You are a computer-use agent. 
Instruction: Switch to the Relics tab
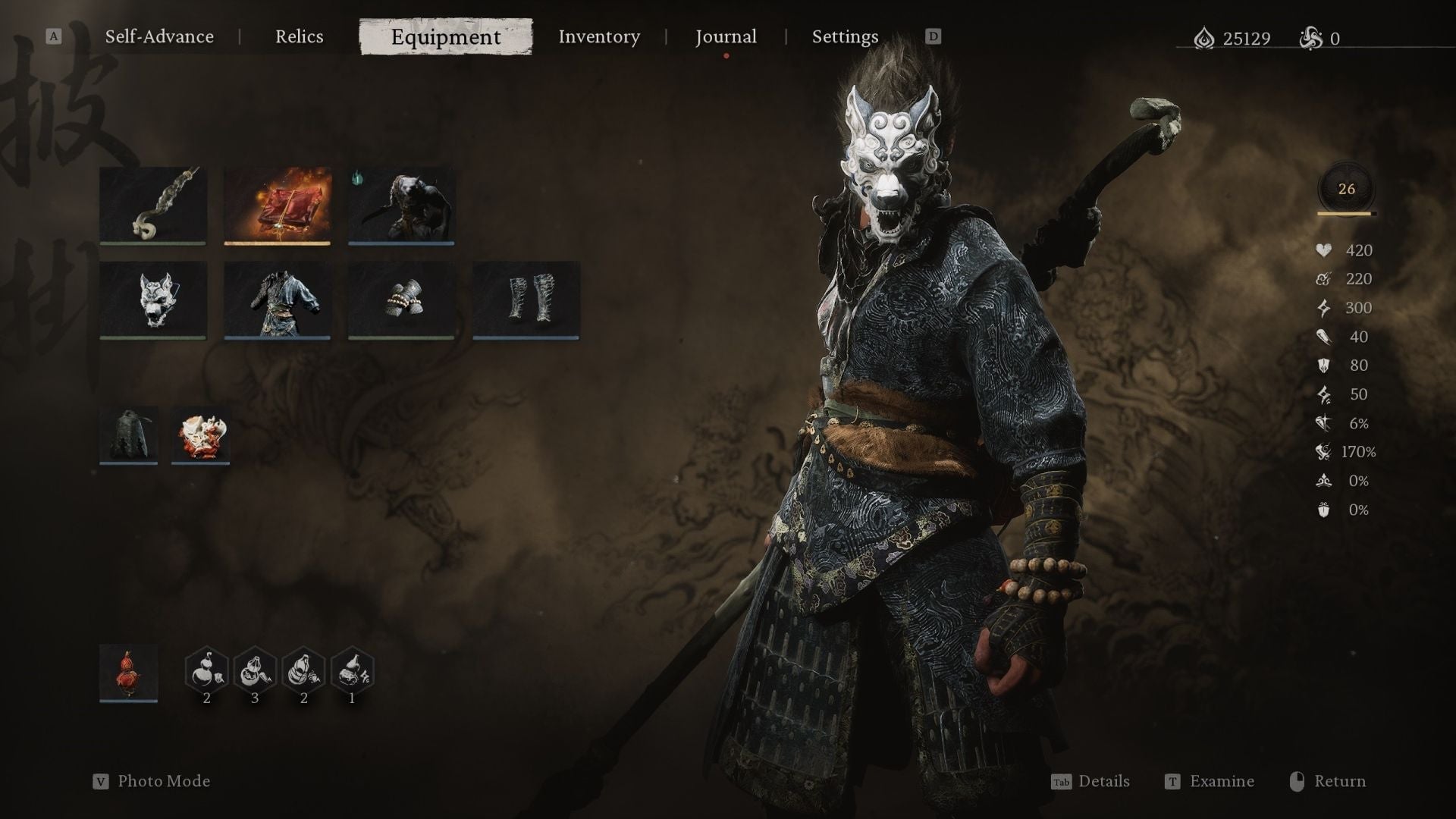(x=300, y=36)
